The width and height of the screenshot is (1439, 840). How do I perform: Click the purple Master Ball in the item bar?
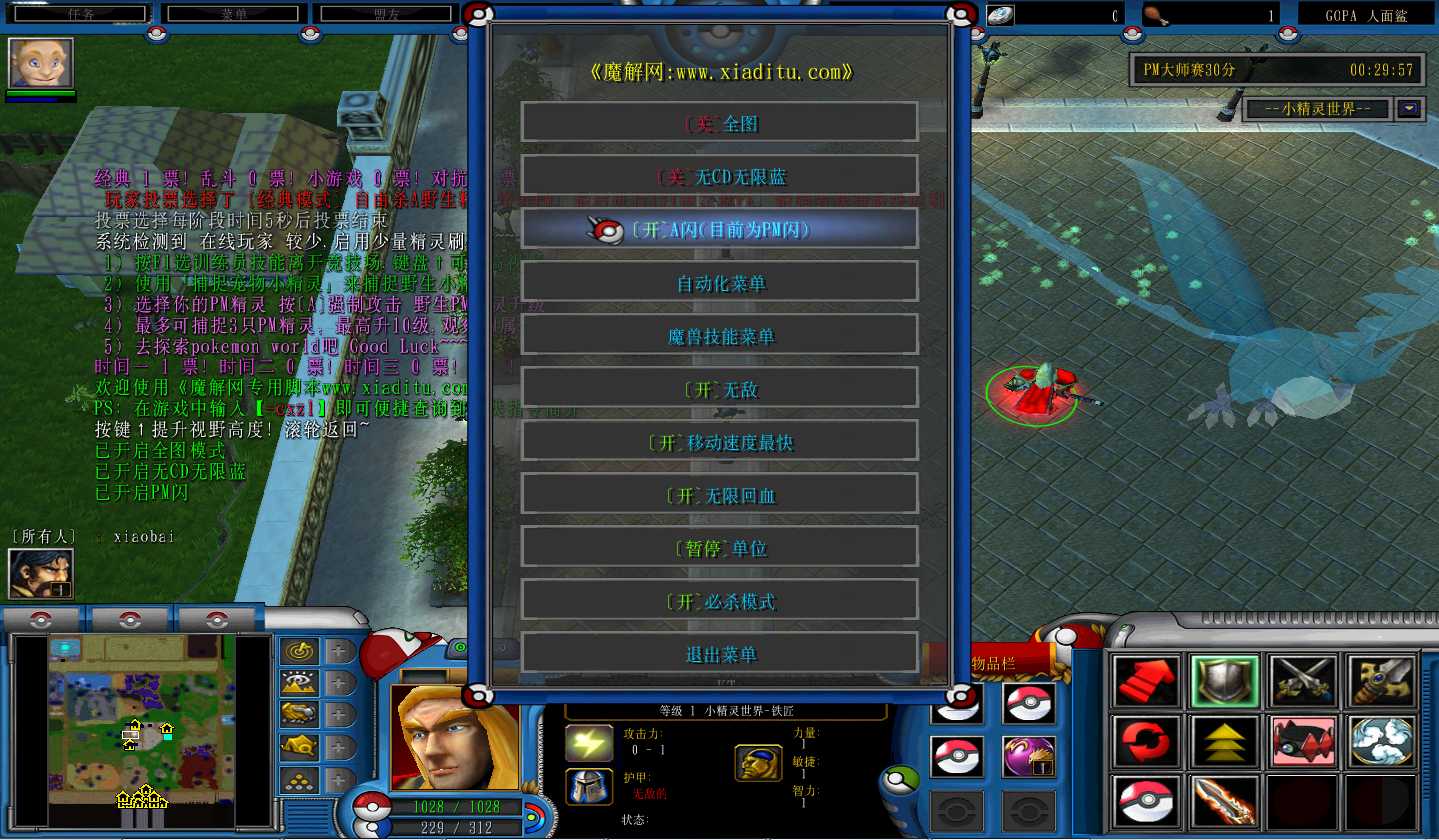pyautogui.click(x=1031, y=755)
